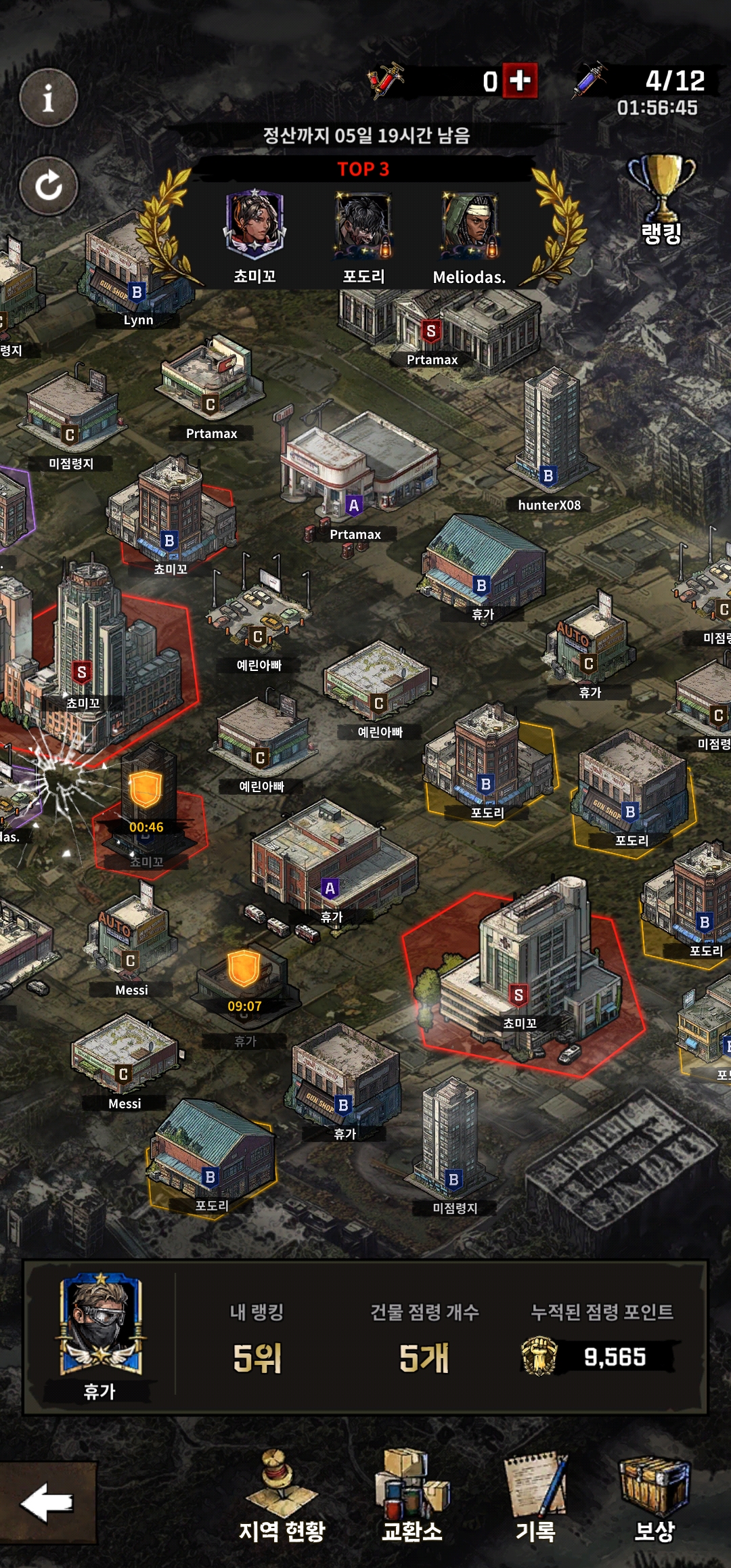Open the 기록 records log
The width and height of the screenshot is (731, 1568).
535,1498
